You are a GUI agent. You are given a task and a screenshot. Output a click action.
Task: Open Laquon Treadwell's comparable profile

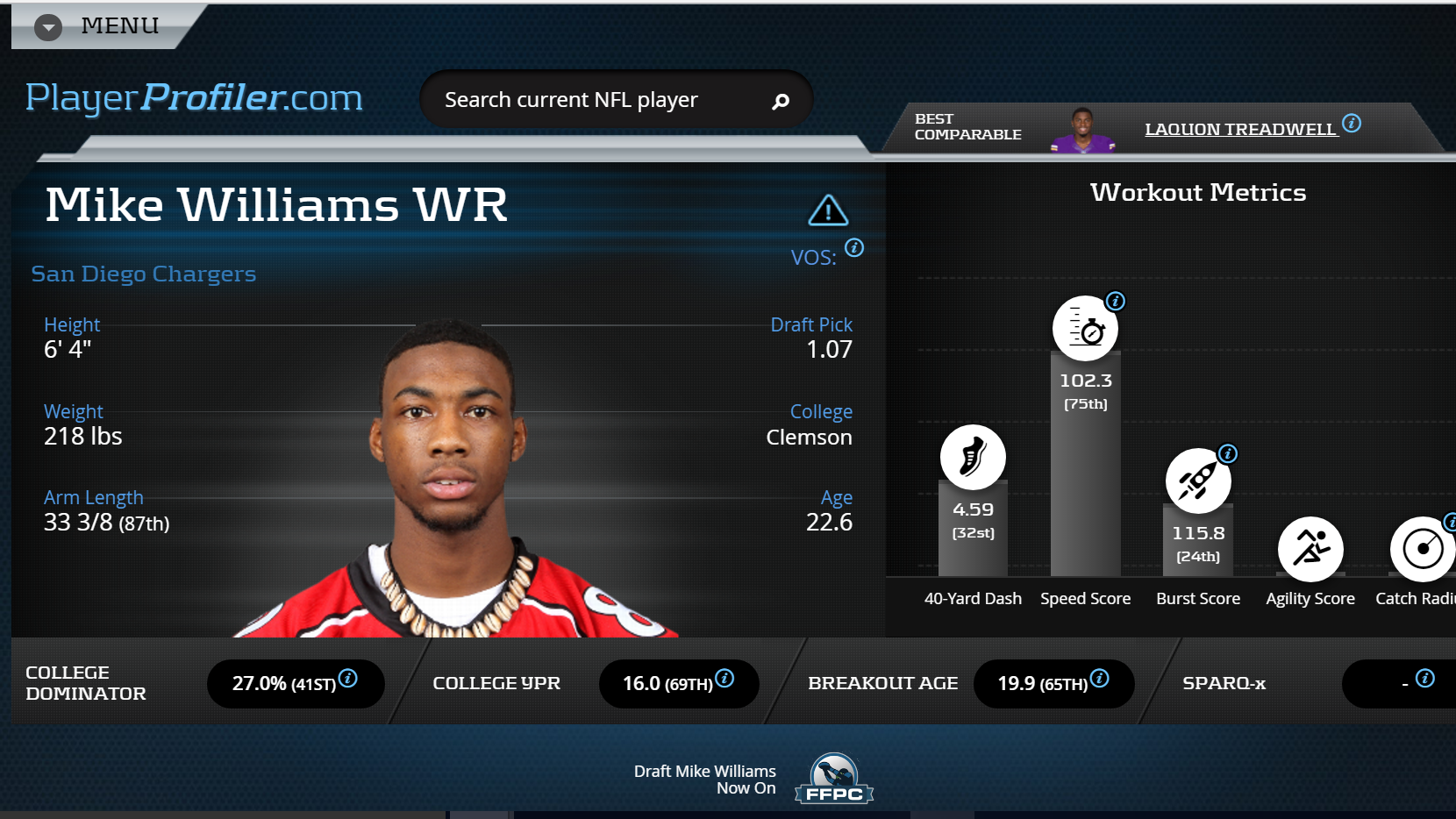tap(1239, 129)
